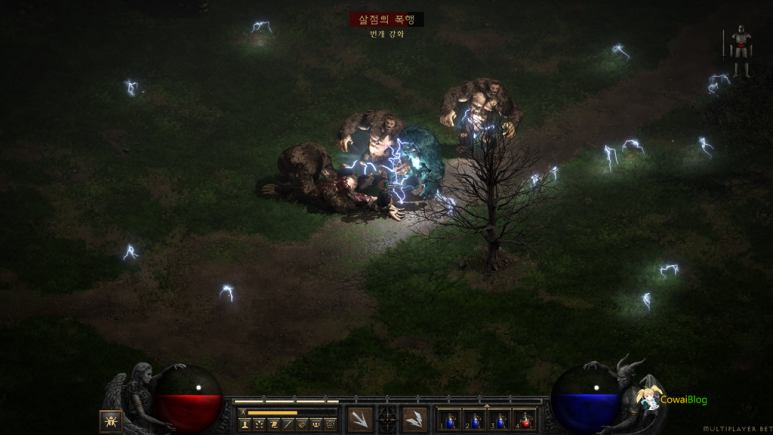The width and height of the screenshot is (773, 435).
Task: Open the right attack skill selector
Action: click(414, 420)
